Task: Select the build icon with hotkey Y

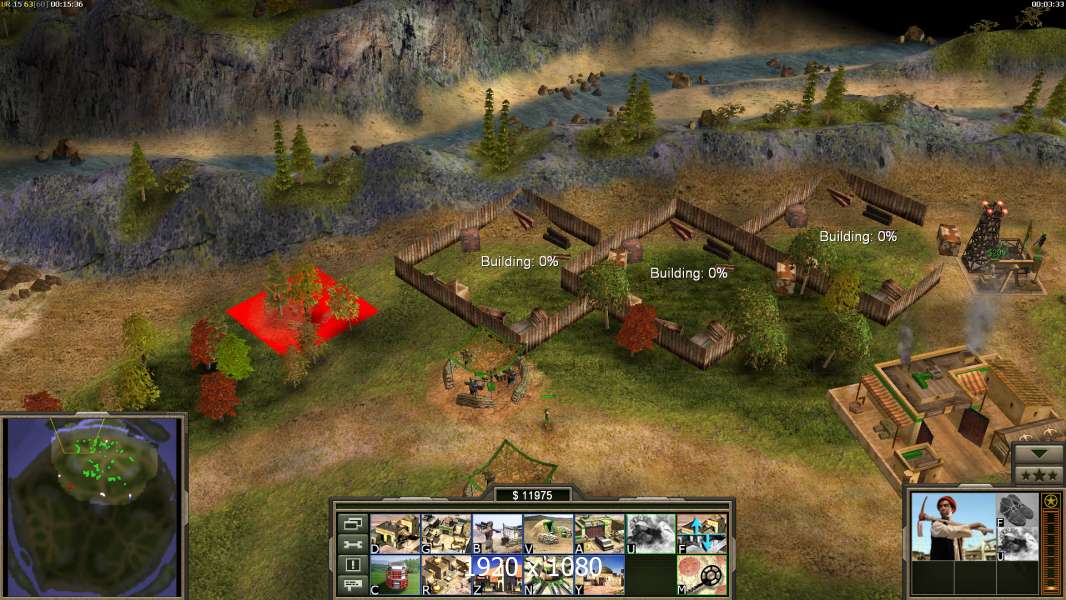Action: pos(599,574)
